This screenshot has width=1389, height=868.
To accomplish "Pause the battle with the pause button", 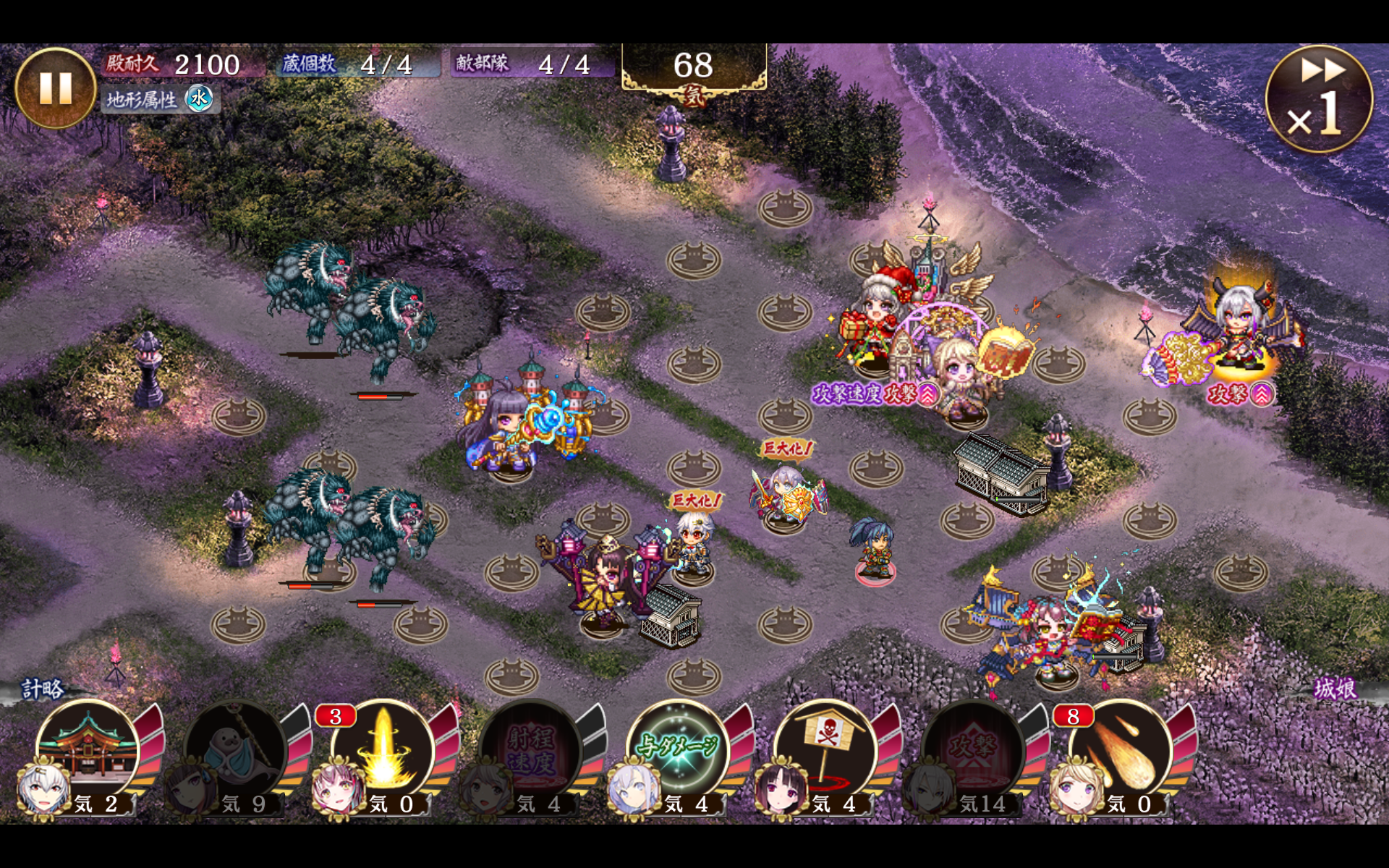I will pos(55,88).
